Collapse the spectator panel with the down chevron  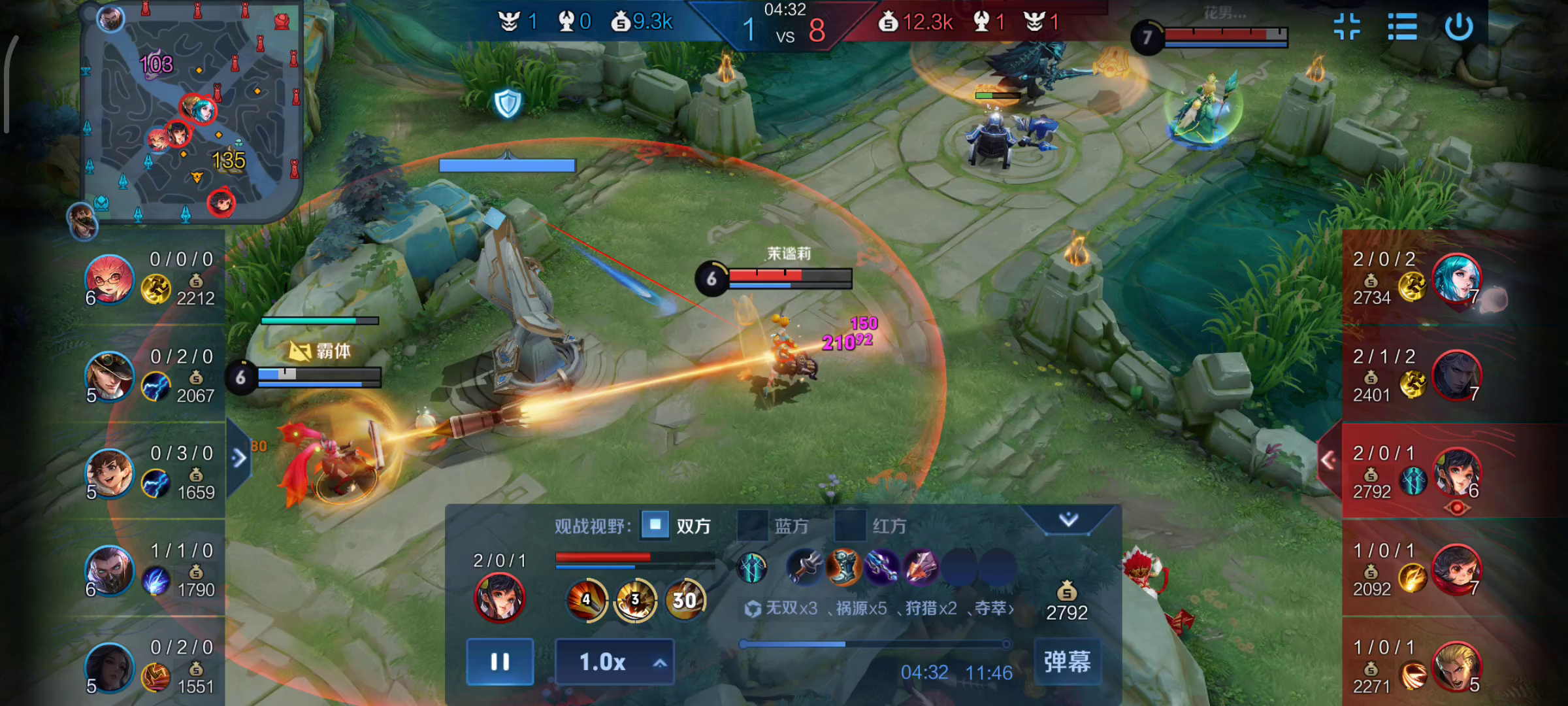[1068, 520]
